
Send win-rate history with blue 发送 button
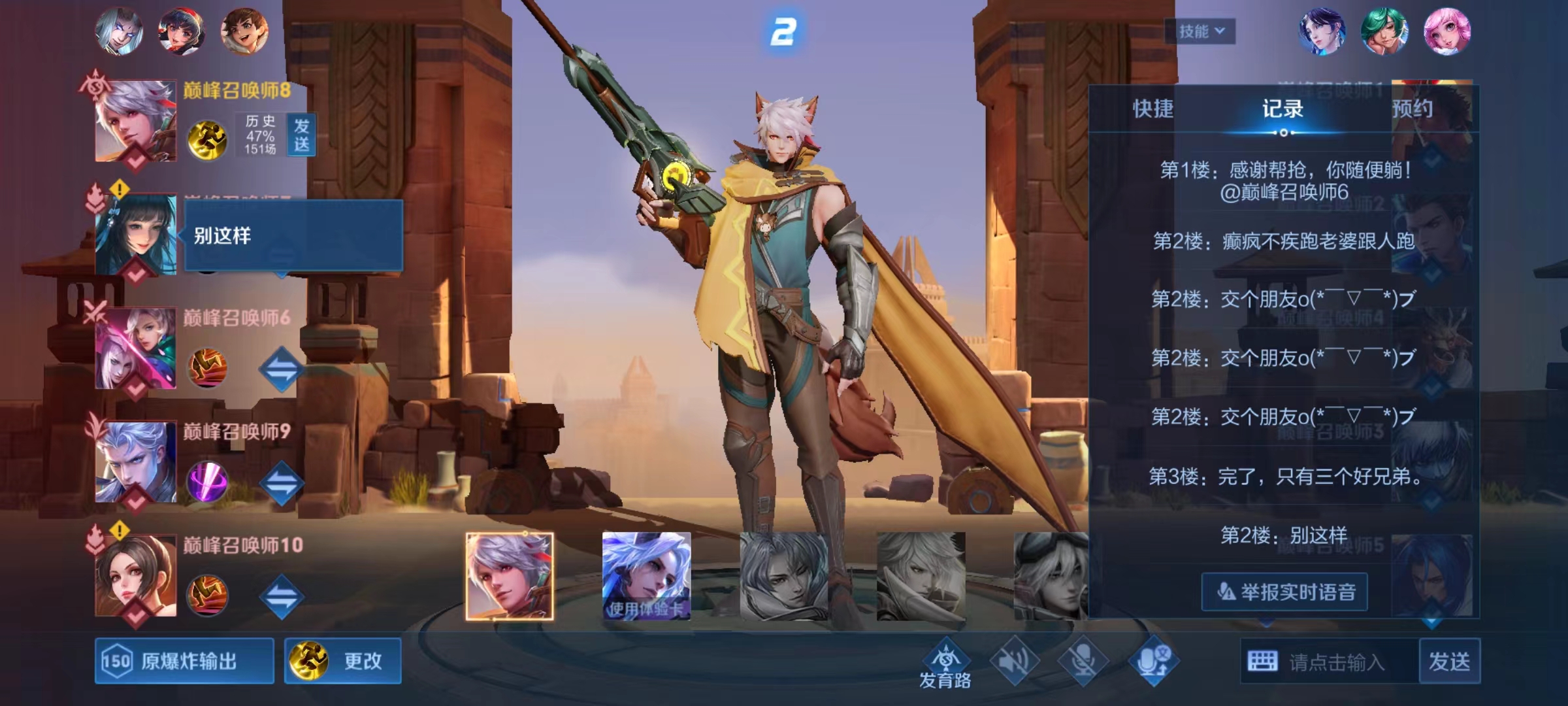301,135
